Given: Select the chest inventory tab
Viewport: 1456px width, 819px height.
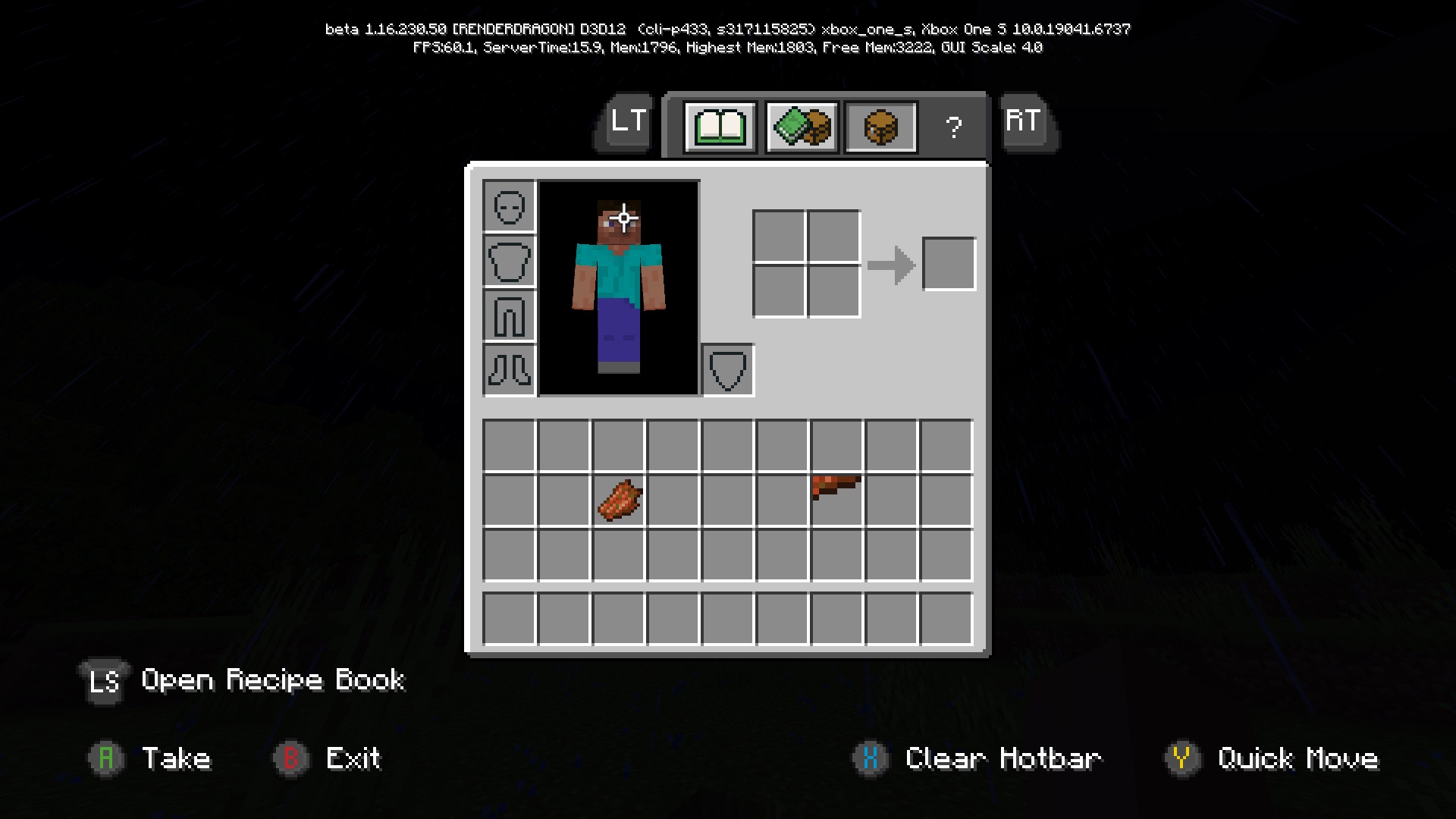Looking at the screenshot, I should click(880, 127).
